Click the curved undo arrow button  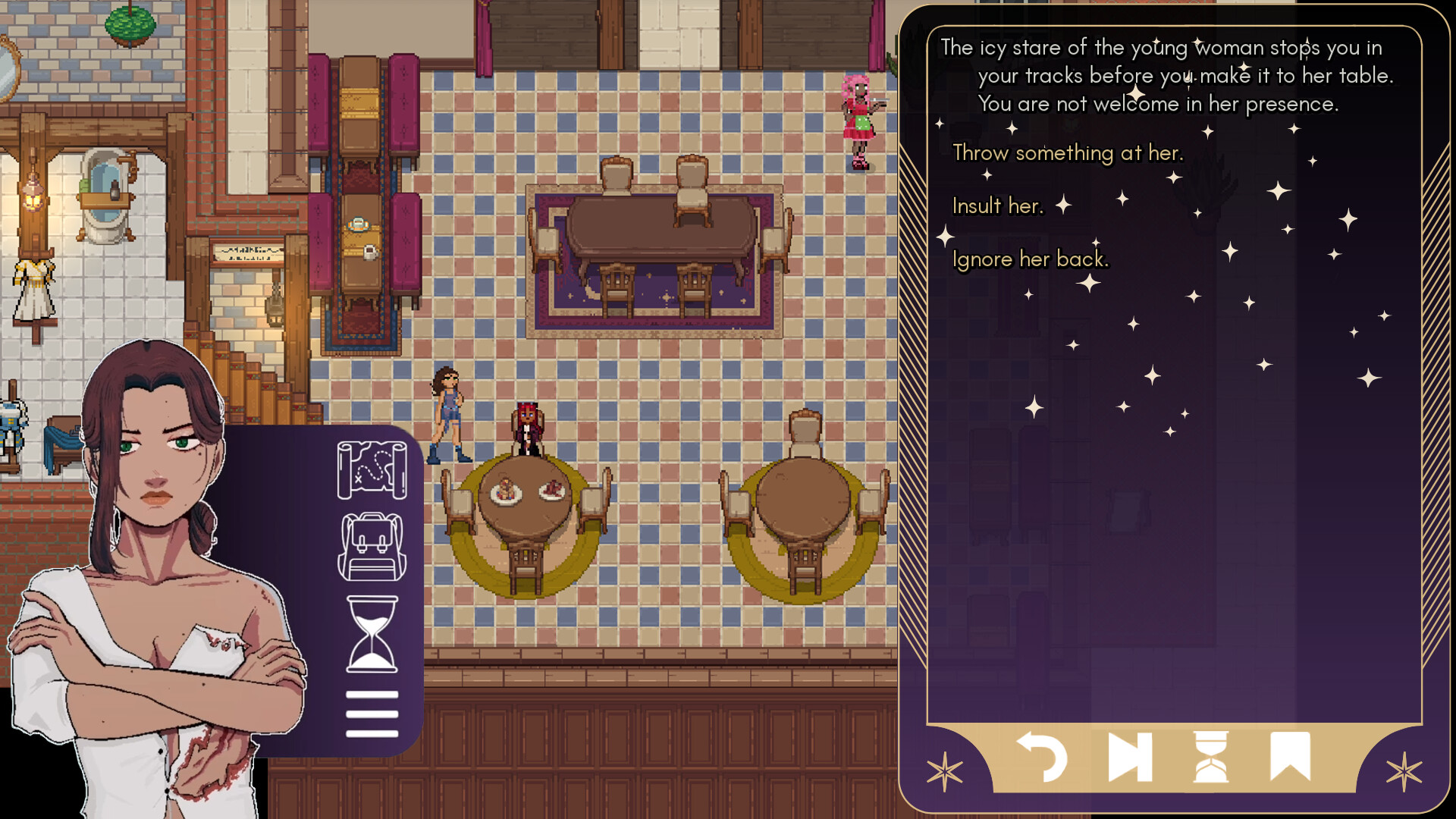click(x=1042, y=756)
